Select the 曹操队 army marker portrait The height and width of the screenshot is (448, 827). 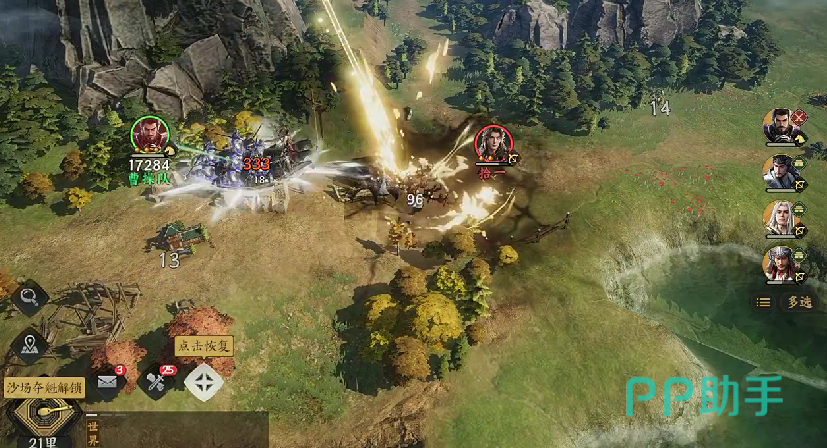point(148,136)
